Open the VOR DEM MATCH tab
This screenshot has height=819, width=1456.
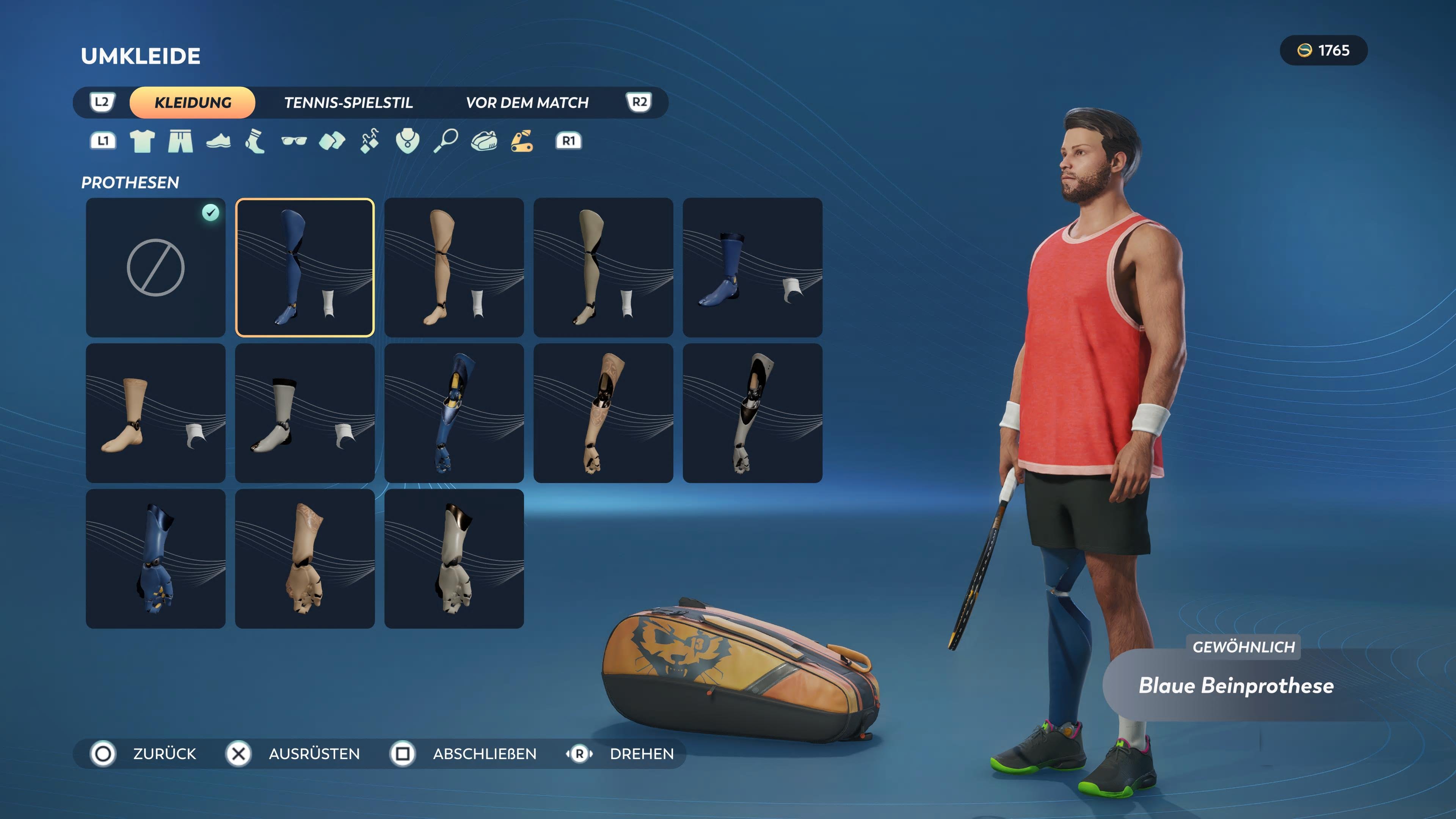(x=527, y=102)
